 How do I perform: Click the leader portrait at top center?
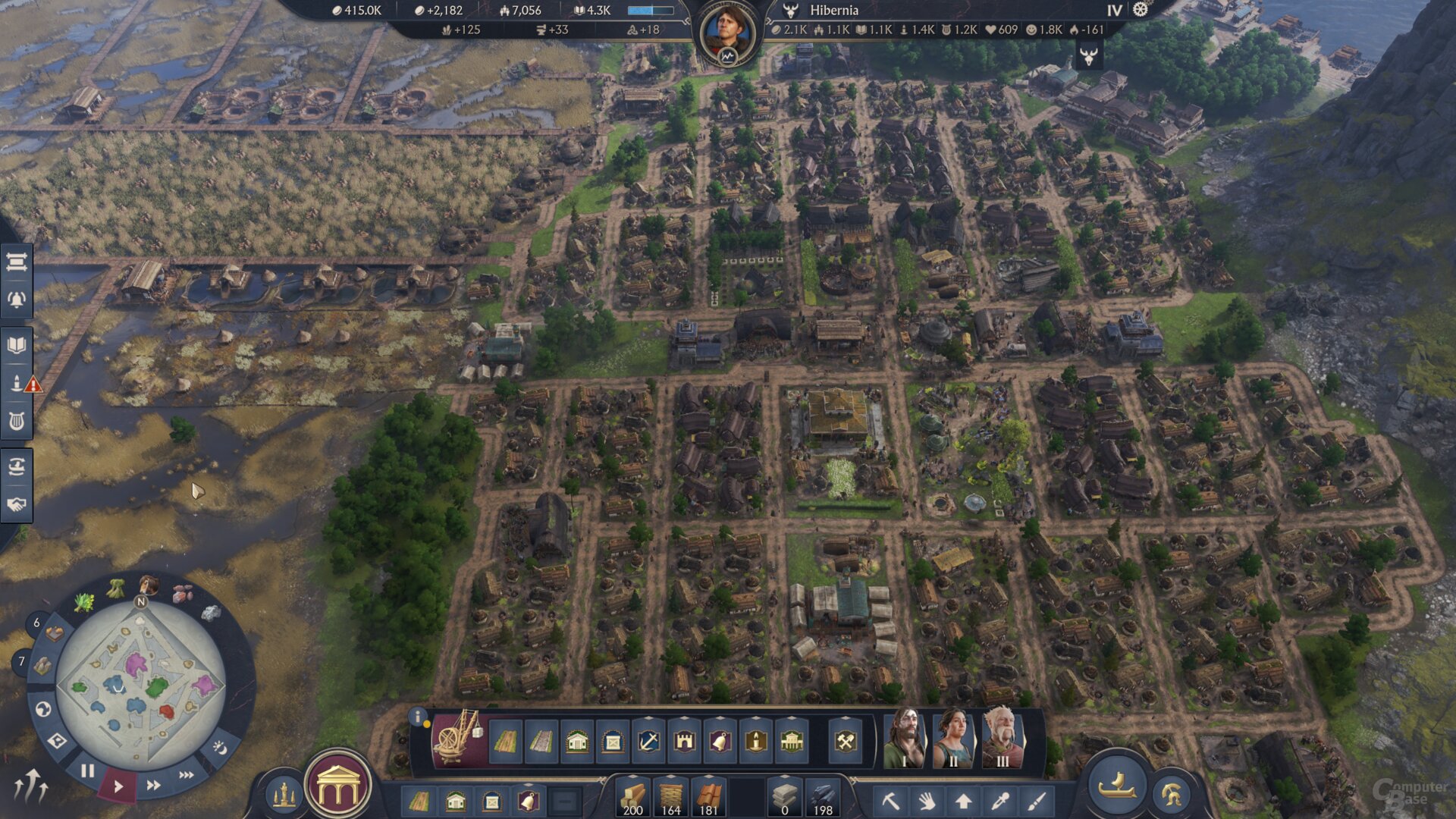coord(727,32)
